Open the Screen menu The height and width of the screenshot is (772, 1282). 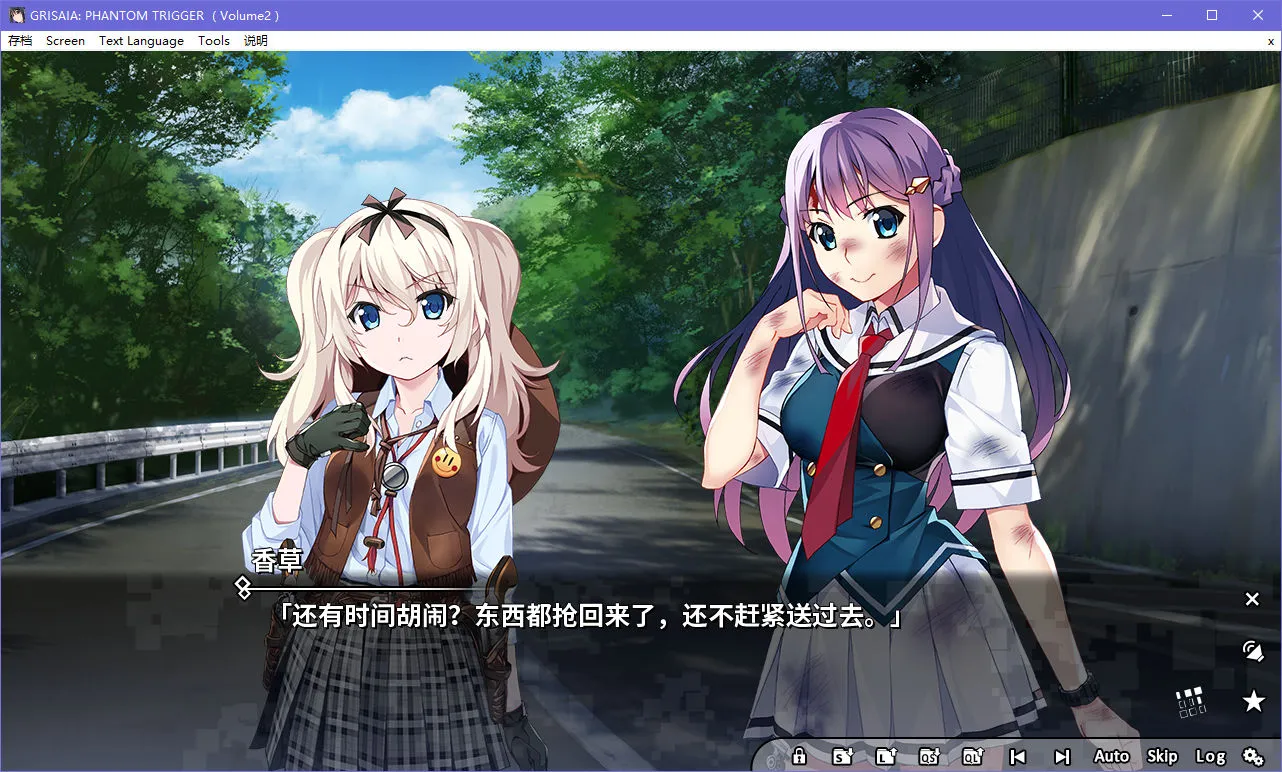coord(65,41)
